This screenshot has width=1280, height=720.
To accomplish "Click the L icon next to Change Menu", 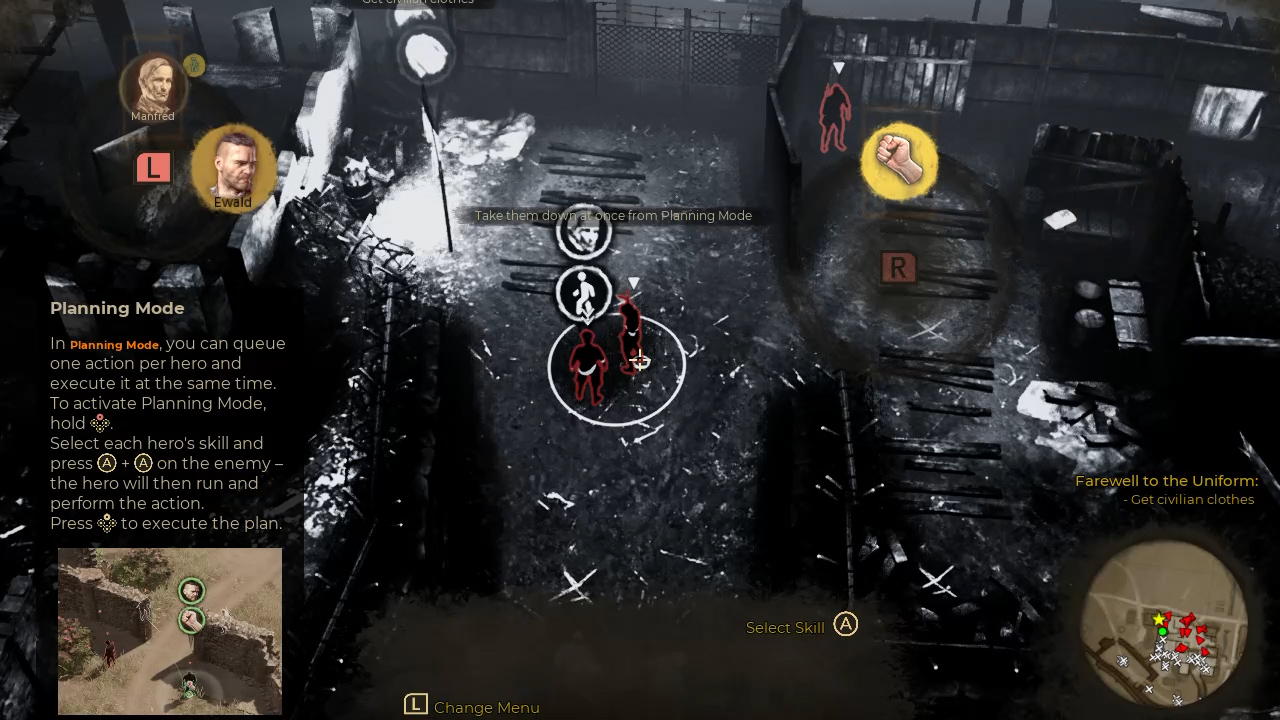I will (x=414, y=704).
